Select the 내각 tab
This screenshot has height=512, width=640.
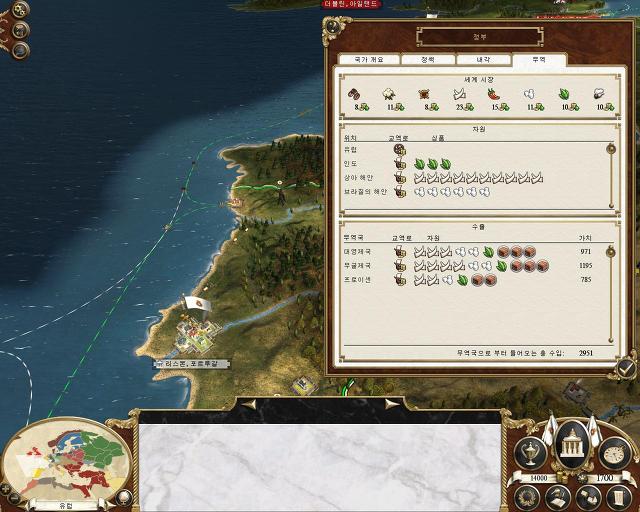point(483,60)
